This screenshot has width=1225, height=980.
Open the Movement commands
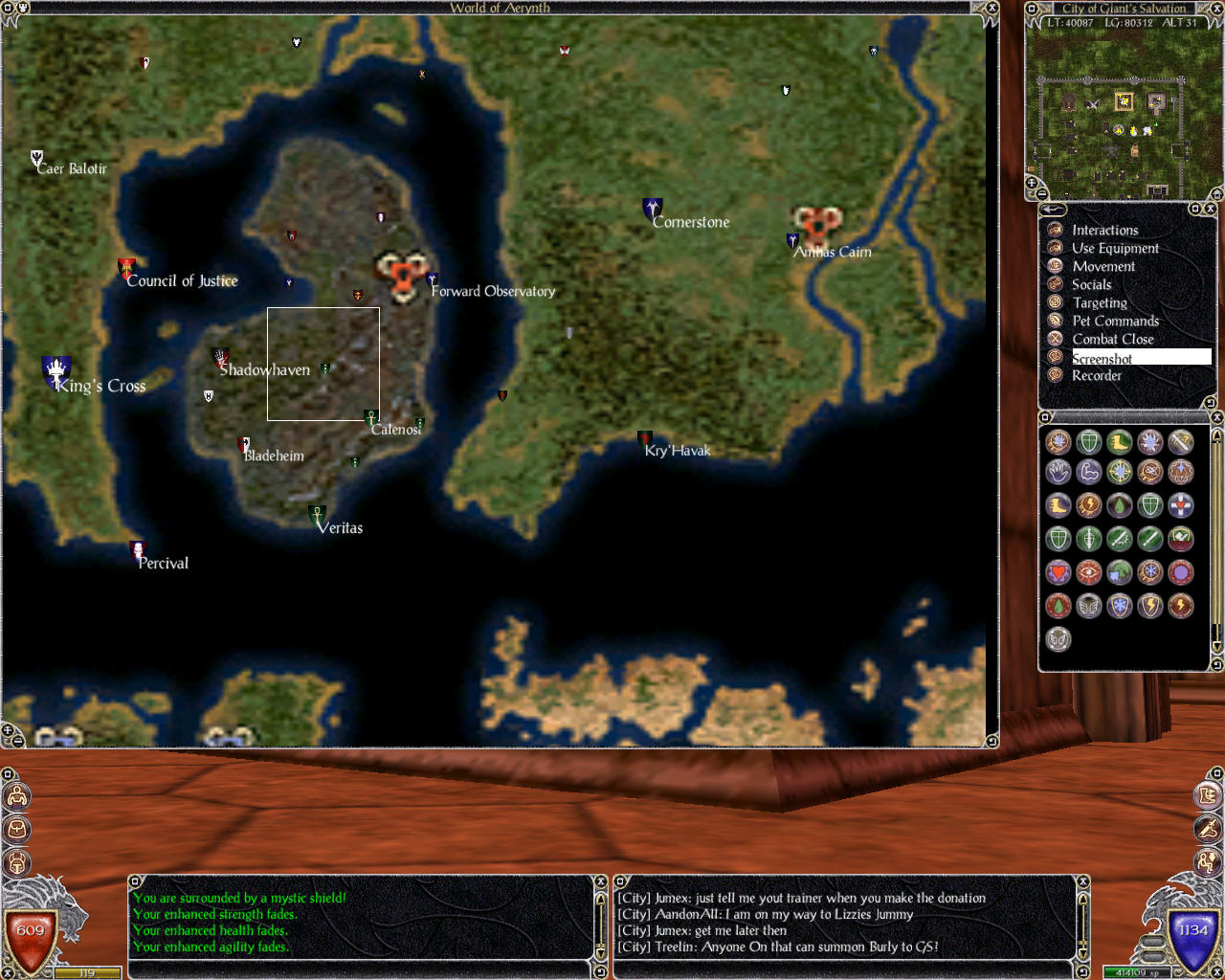tap(1103, 266)
